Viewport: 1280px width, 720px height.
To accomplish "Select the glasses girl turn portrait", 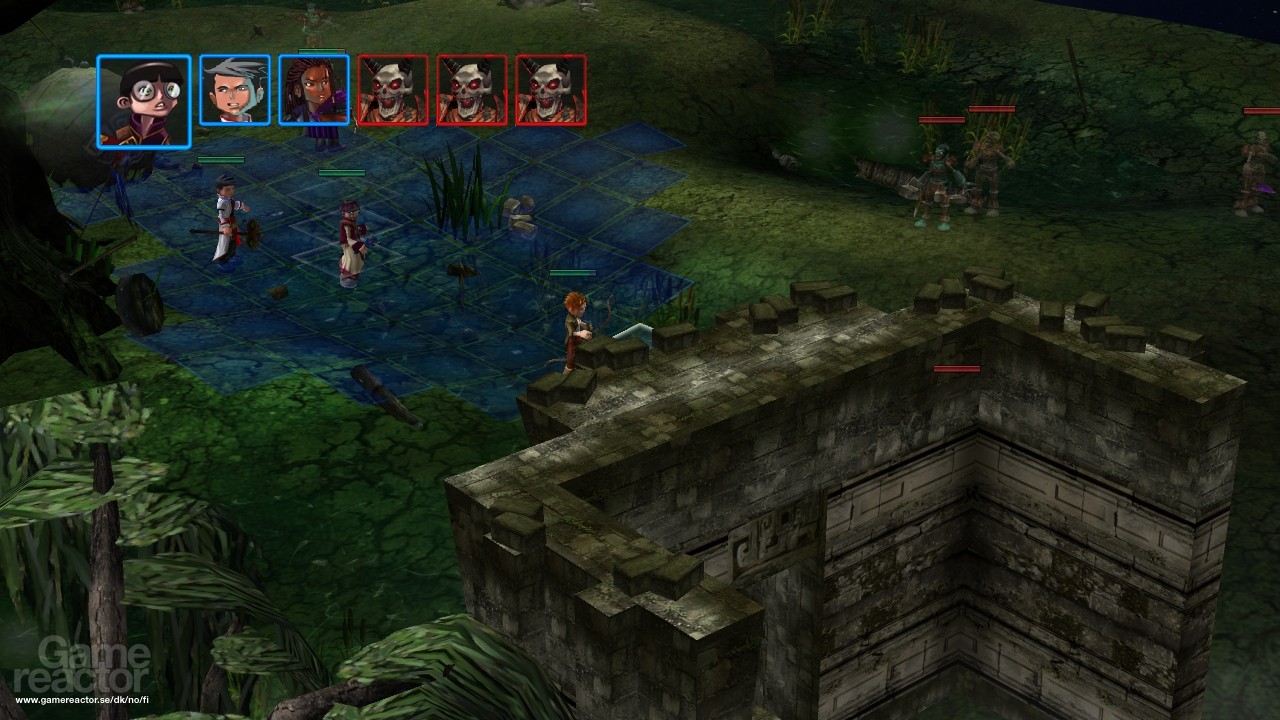I will pyautogui.click(x=144, y=101).
